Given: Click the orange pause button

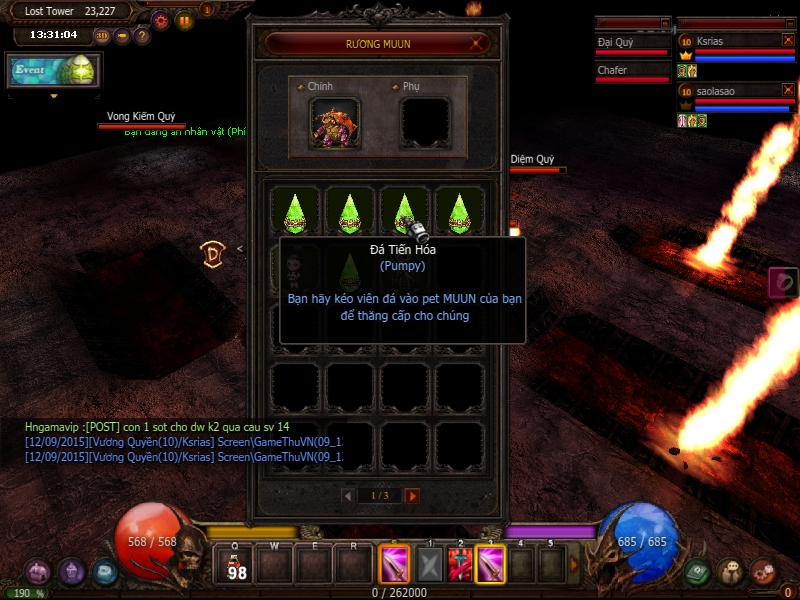Looking at the screenshot, I should click(185, 20).
